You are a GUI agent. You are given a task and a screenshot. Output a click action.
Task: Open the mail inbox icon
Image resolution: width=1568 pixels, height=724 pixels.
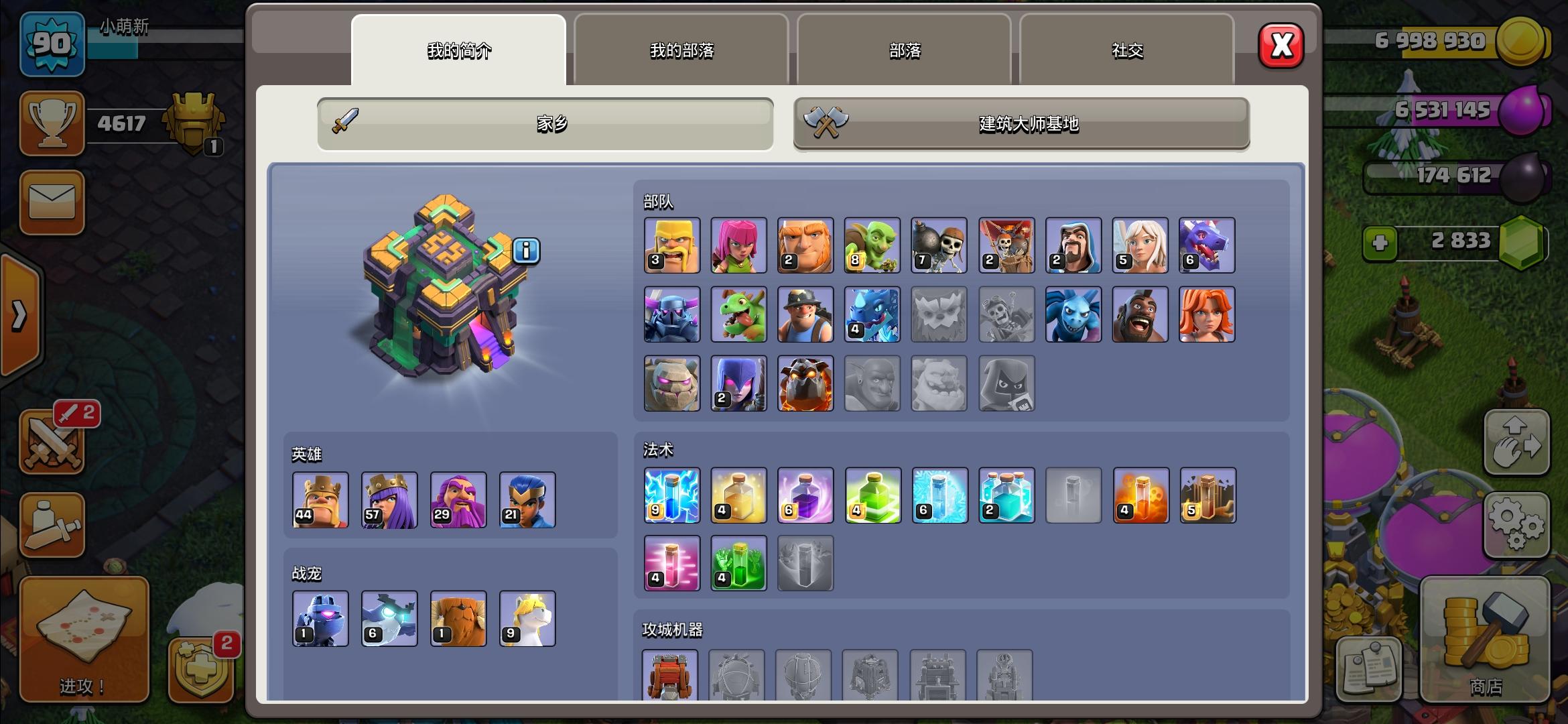pyautogui.click(x=52, y=203)
